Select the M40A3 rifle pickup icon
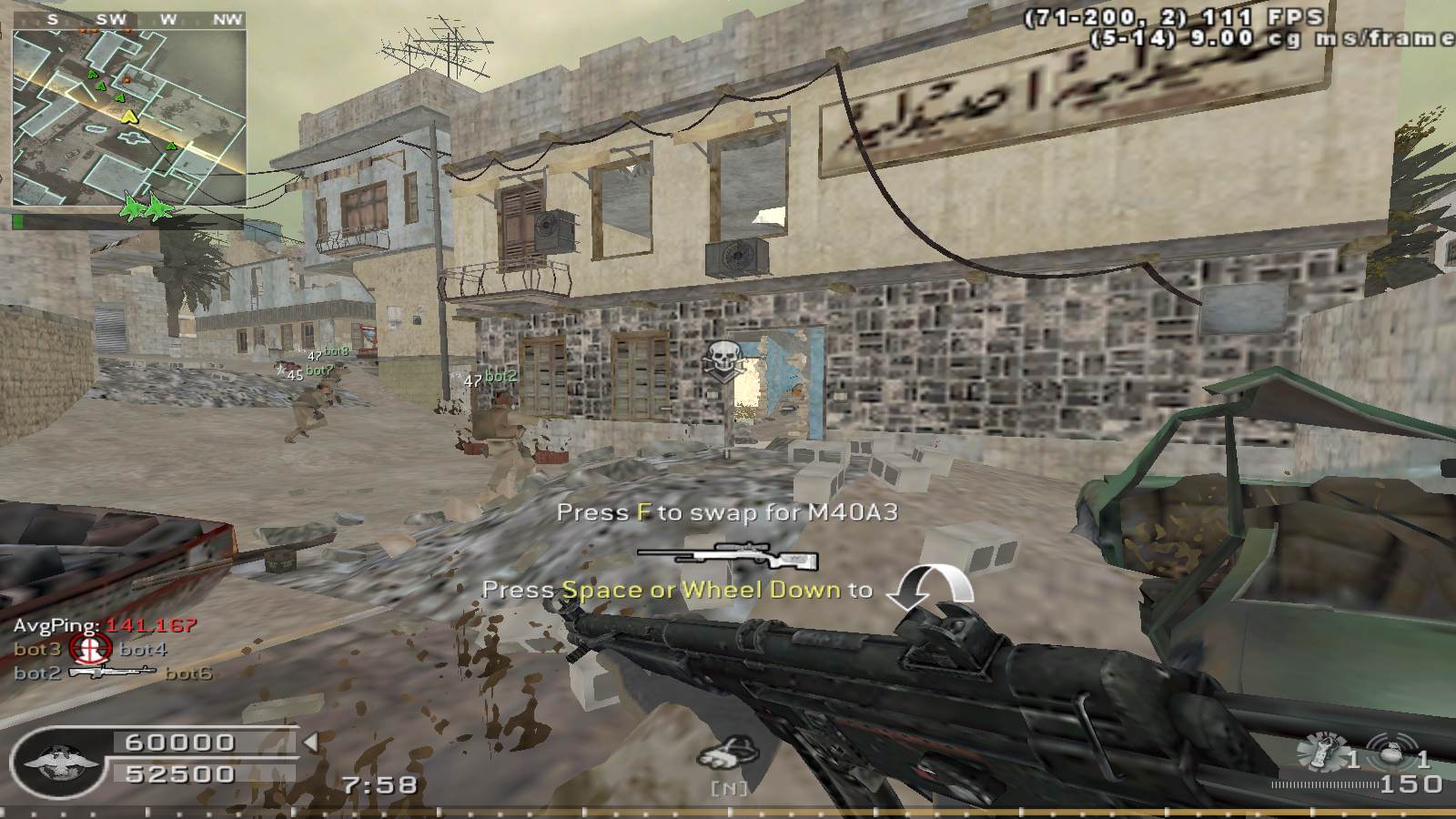 click(726, 553)
